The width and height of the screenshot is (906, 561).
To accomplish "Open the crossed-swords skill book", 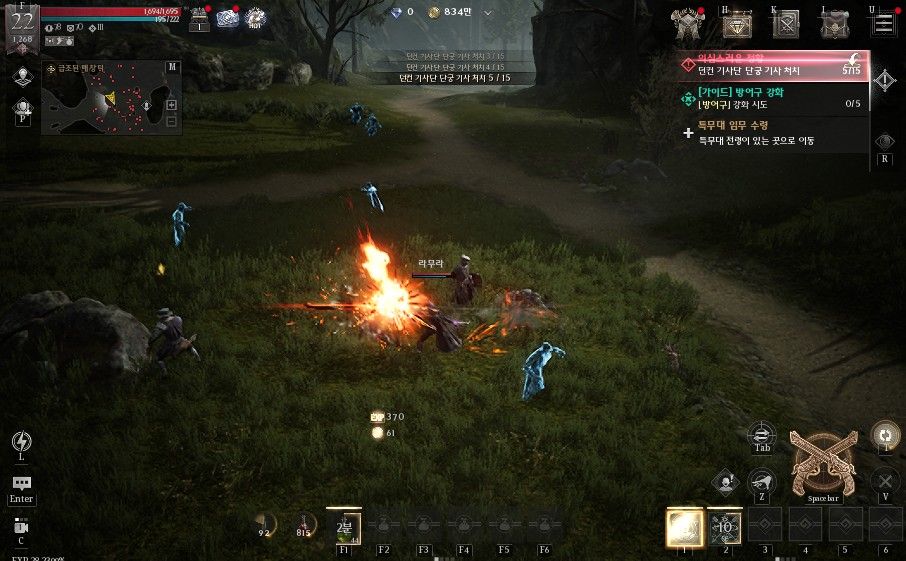I will [x=786, y=24].
